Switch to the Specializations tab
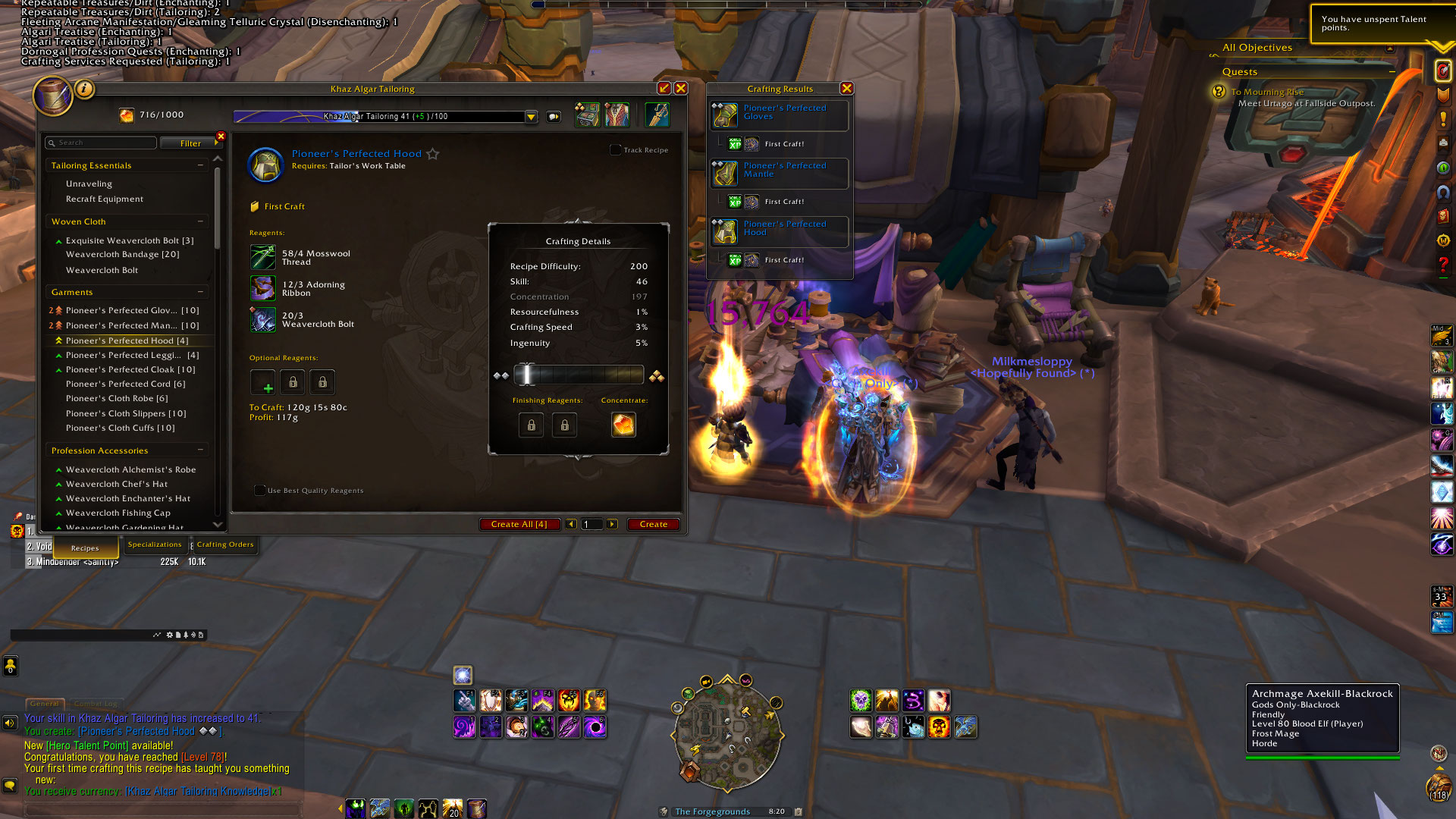This screenshot has width=1456, height=819. tap(155, 544)
